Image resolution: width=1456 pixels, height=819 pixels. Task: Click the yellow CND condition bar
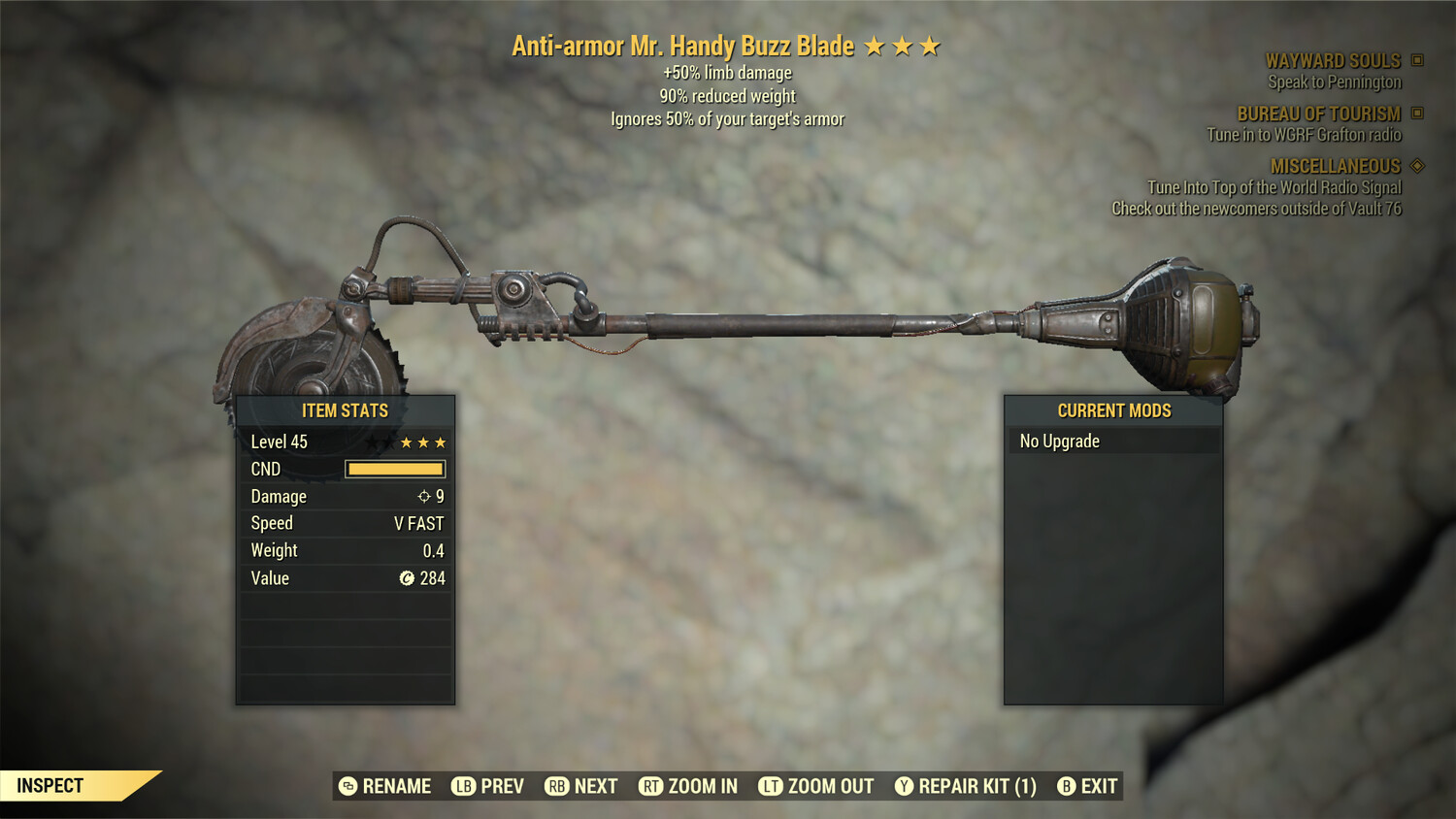[394, 469]
